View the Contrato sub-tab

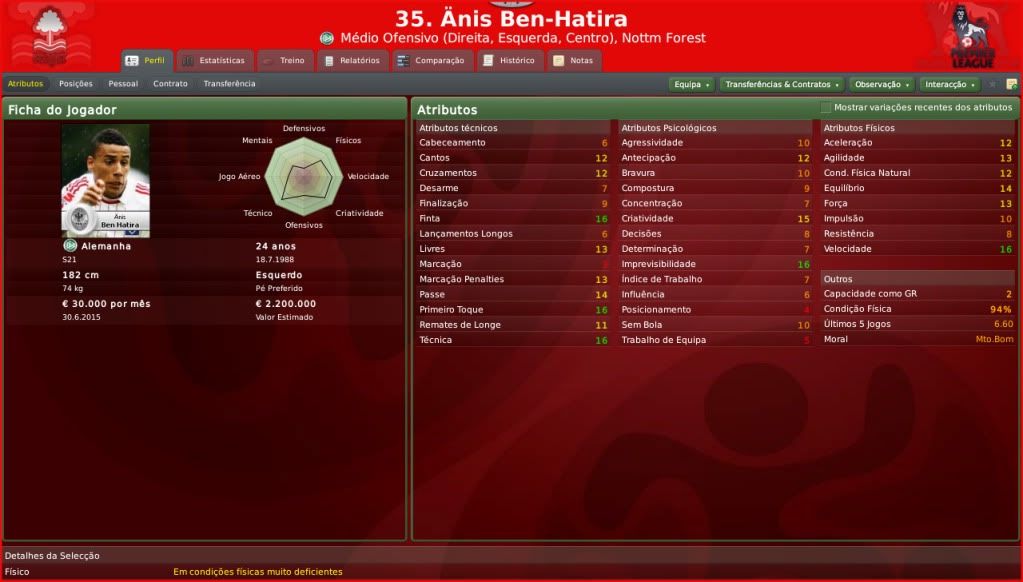[170, 84]
